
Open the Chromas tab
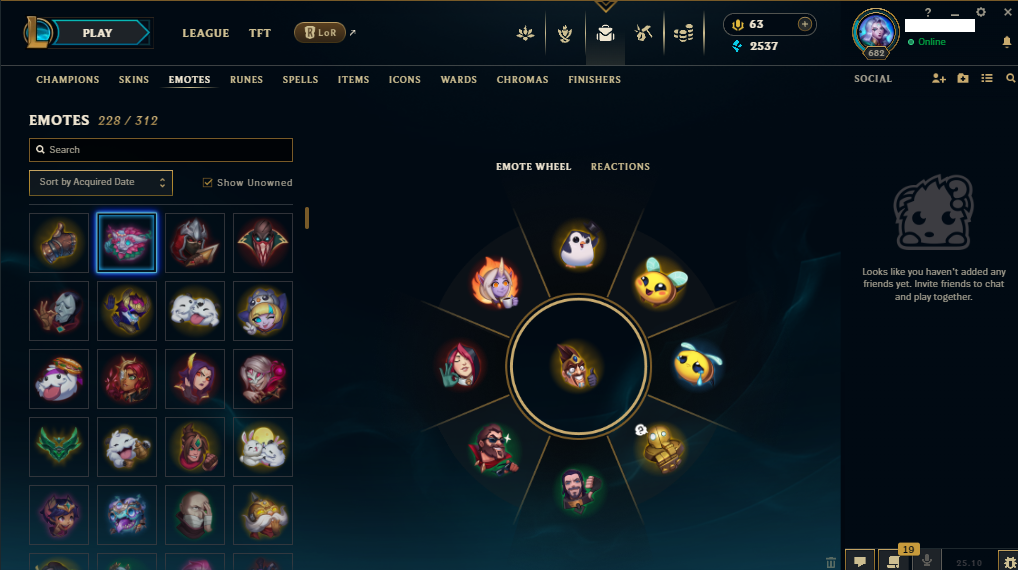pyautogui.click(x=522, y=79)
